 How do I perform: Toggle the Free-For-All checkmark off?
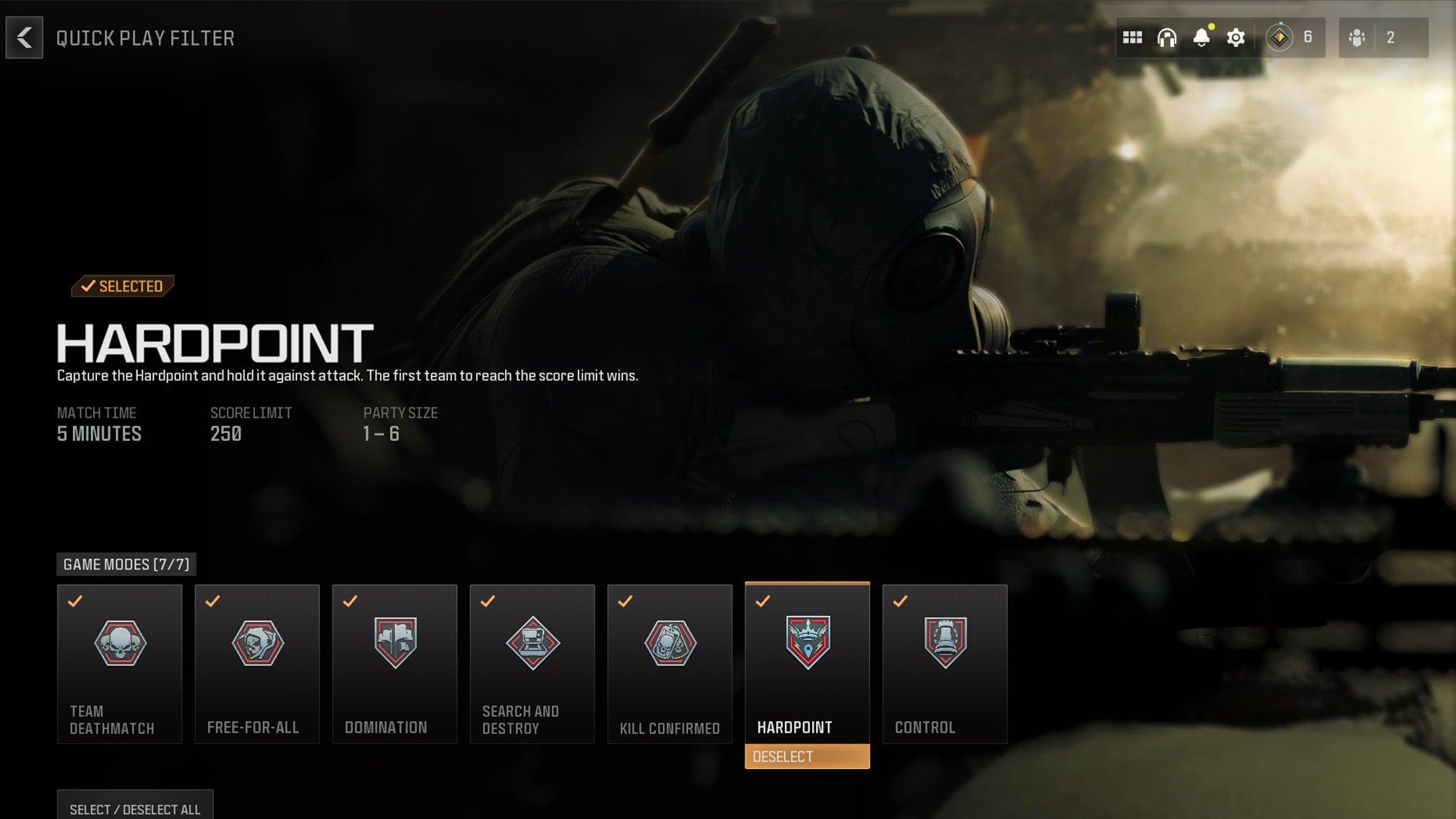pyautogui.click(x=212, y=603)
